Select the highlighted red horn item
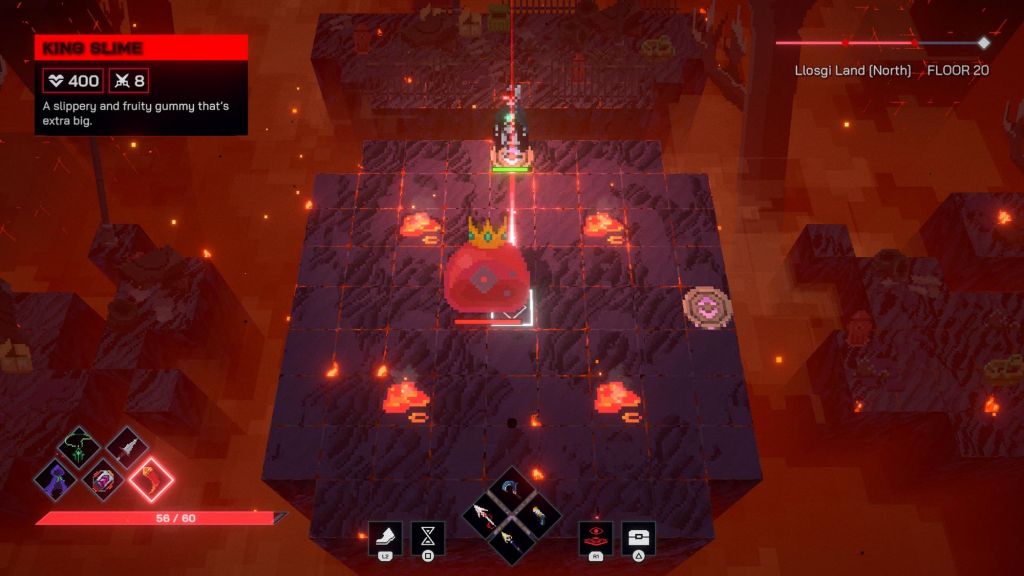 point(151,479)
